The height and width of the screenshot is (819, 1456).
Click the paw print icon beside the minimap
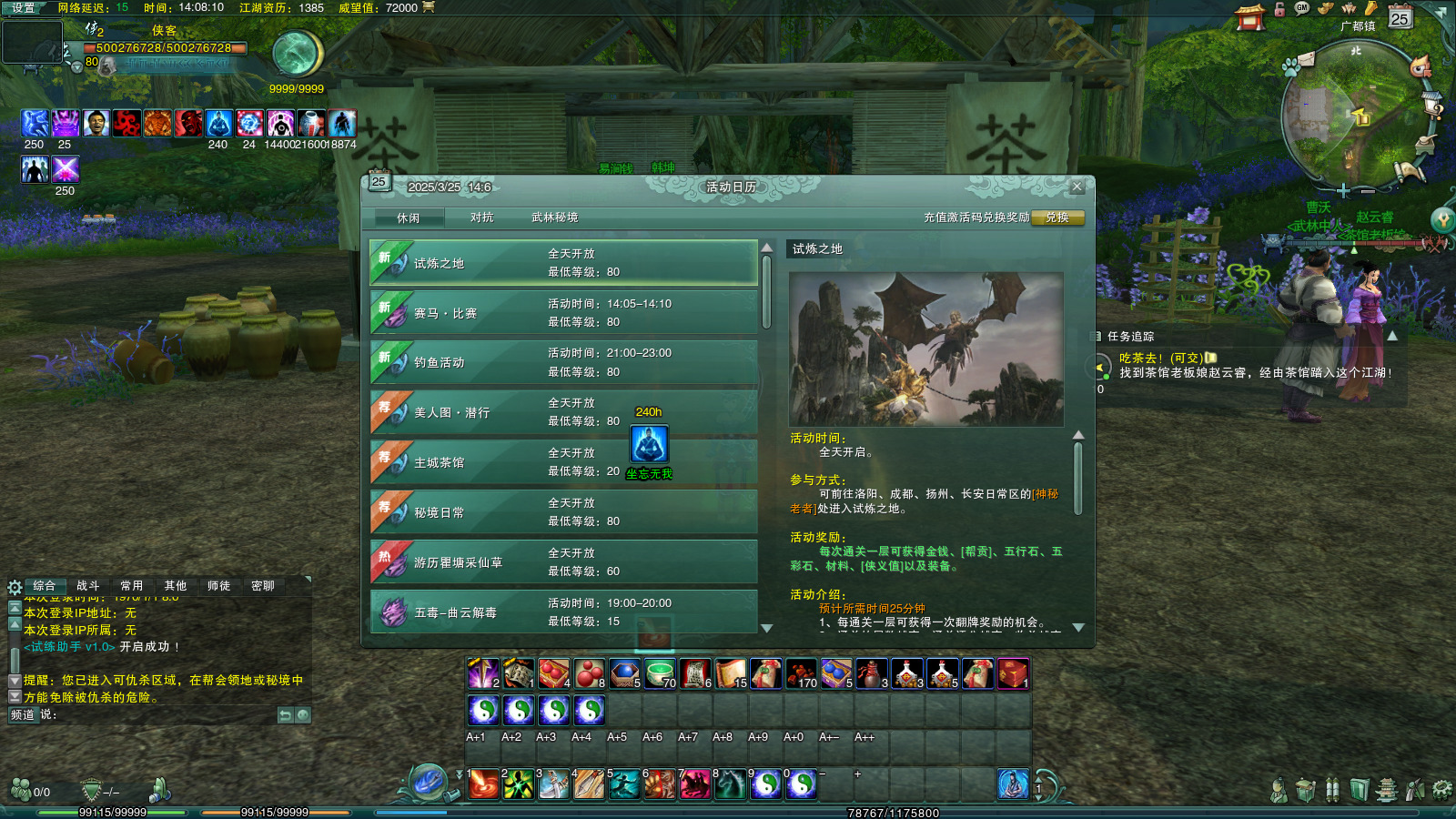[1291, 67]
